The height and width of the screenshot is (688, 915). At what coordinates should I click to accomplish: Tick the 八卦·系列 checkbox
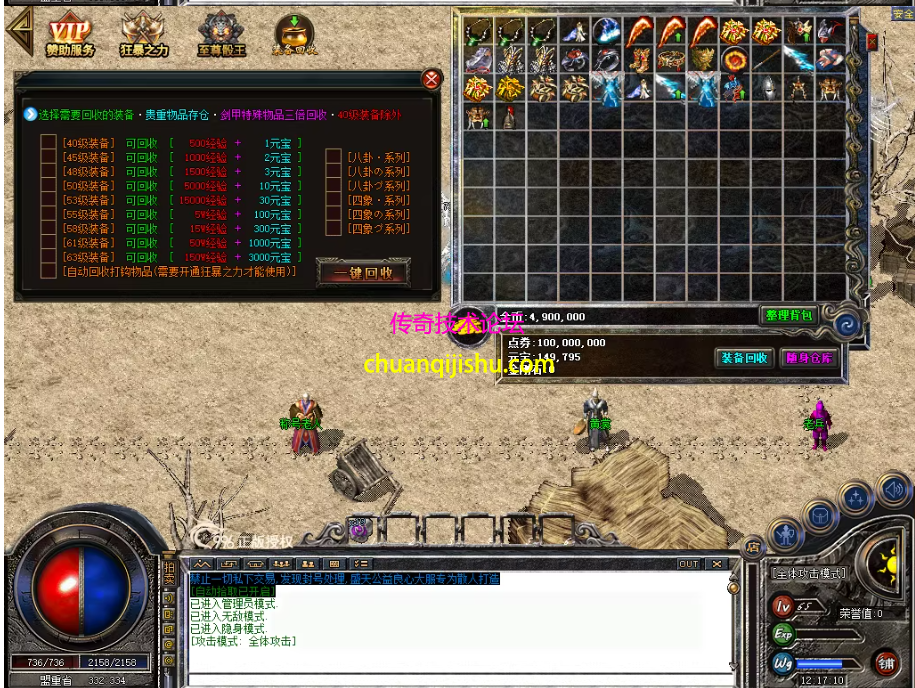point(334,157)
